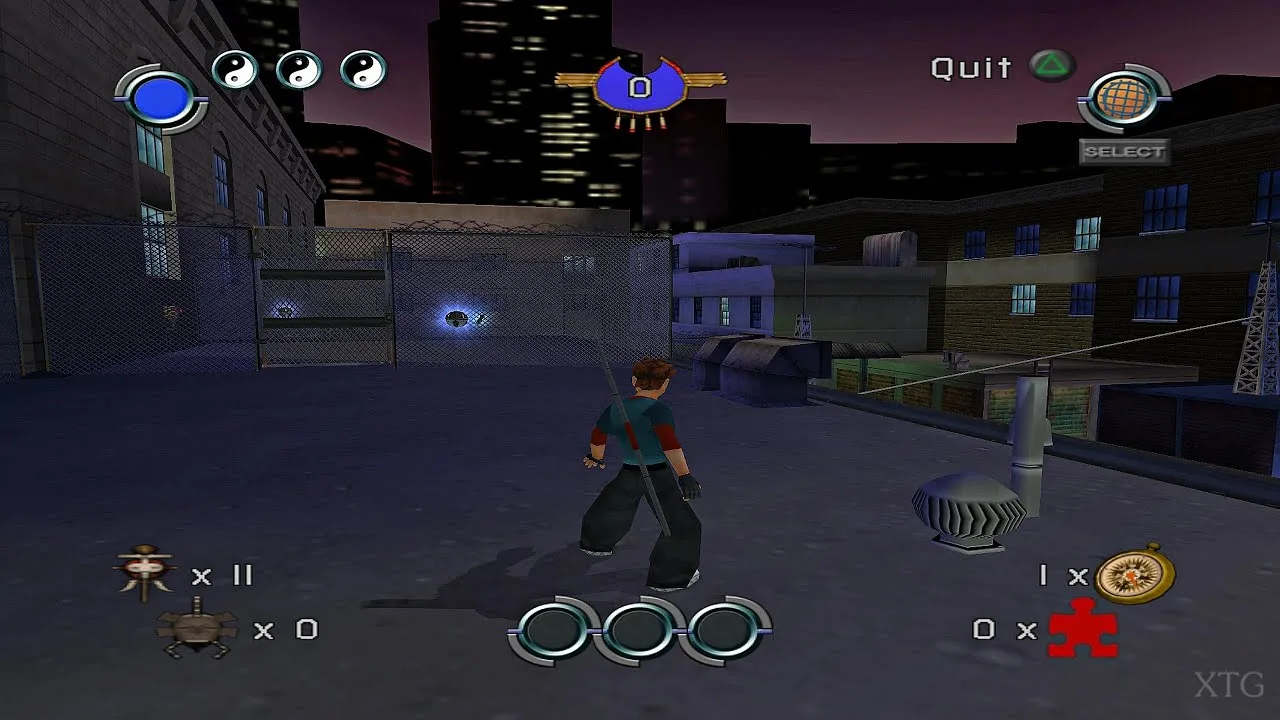Click the spider-shaped scroll icon

(197, 628)
